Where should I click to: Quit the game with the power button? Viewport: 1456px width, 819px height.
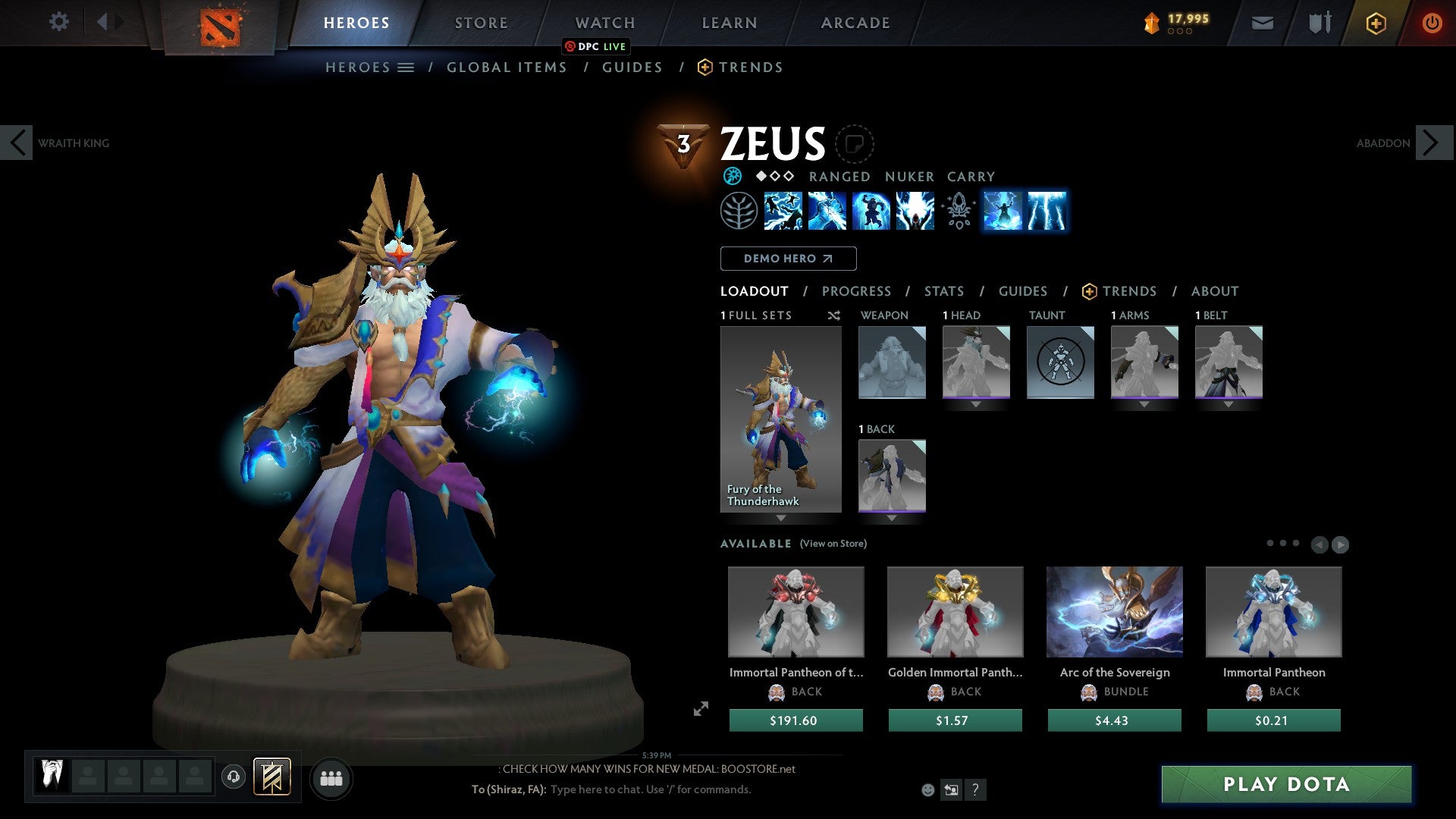(x=1431, y=23)
